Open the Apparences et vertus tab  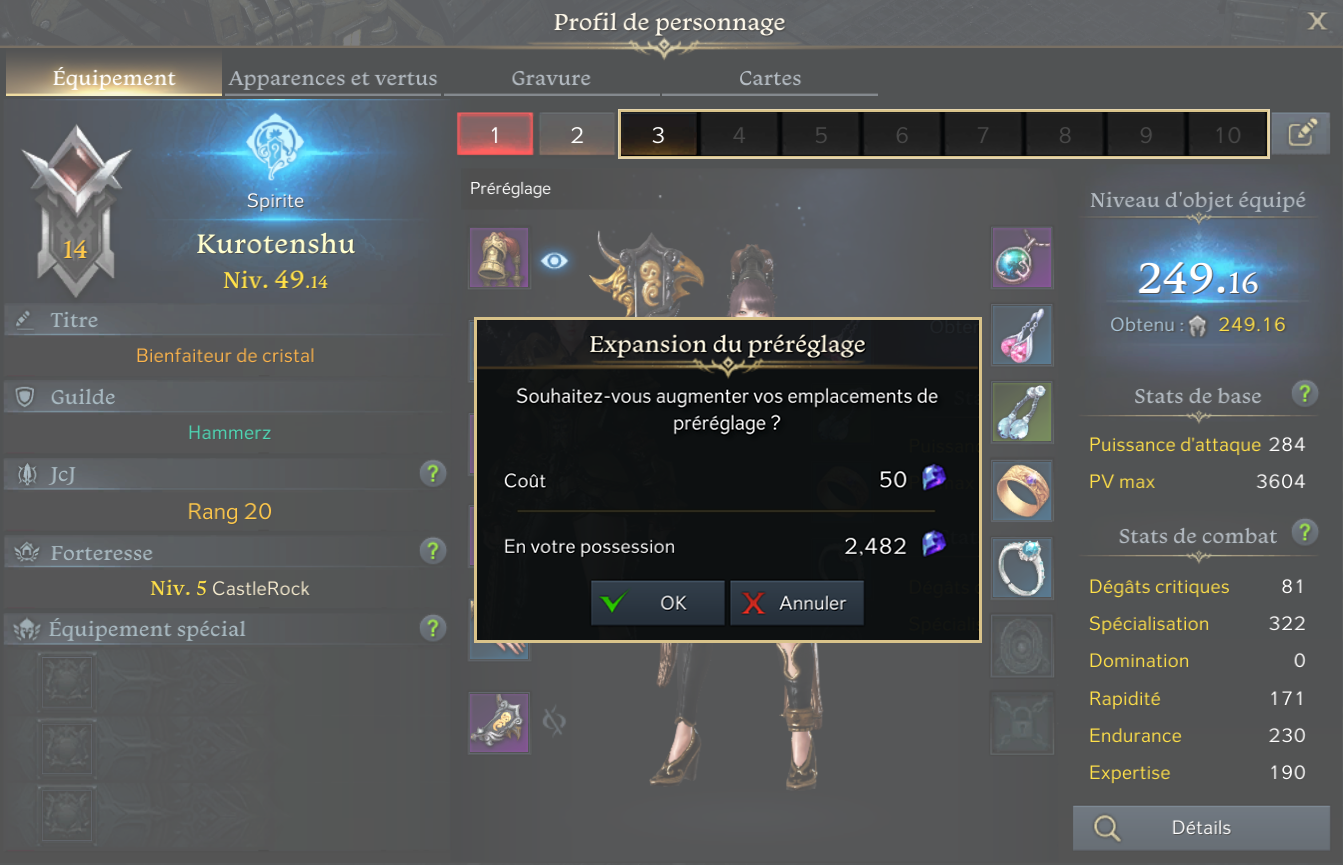point(333,78)
